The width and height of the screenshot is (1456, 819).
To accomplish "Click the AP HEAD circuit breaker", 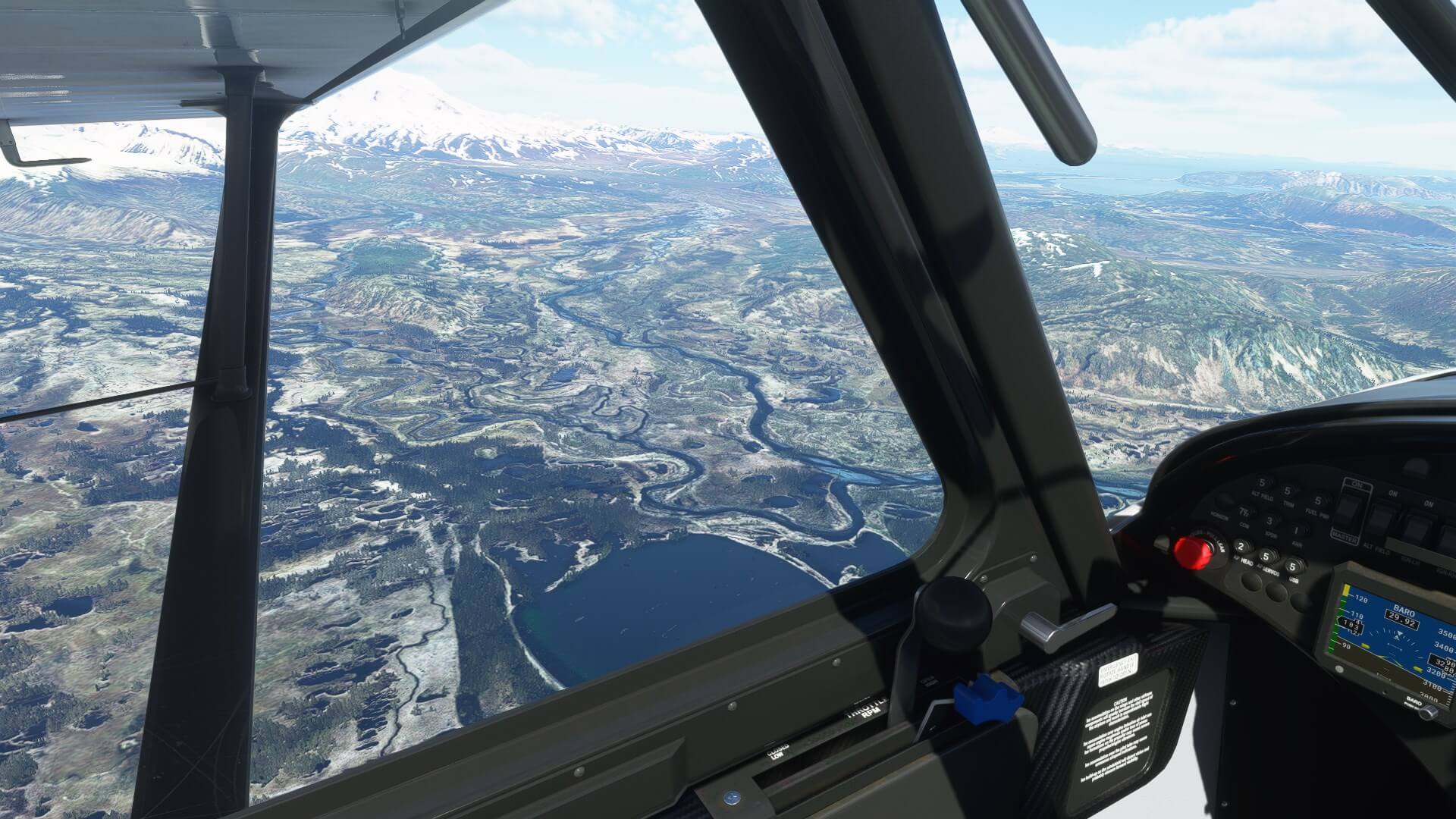I will pos(1242,547).
